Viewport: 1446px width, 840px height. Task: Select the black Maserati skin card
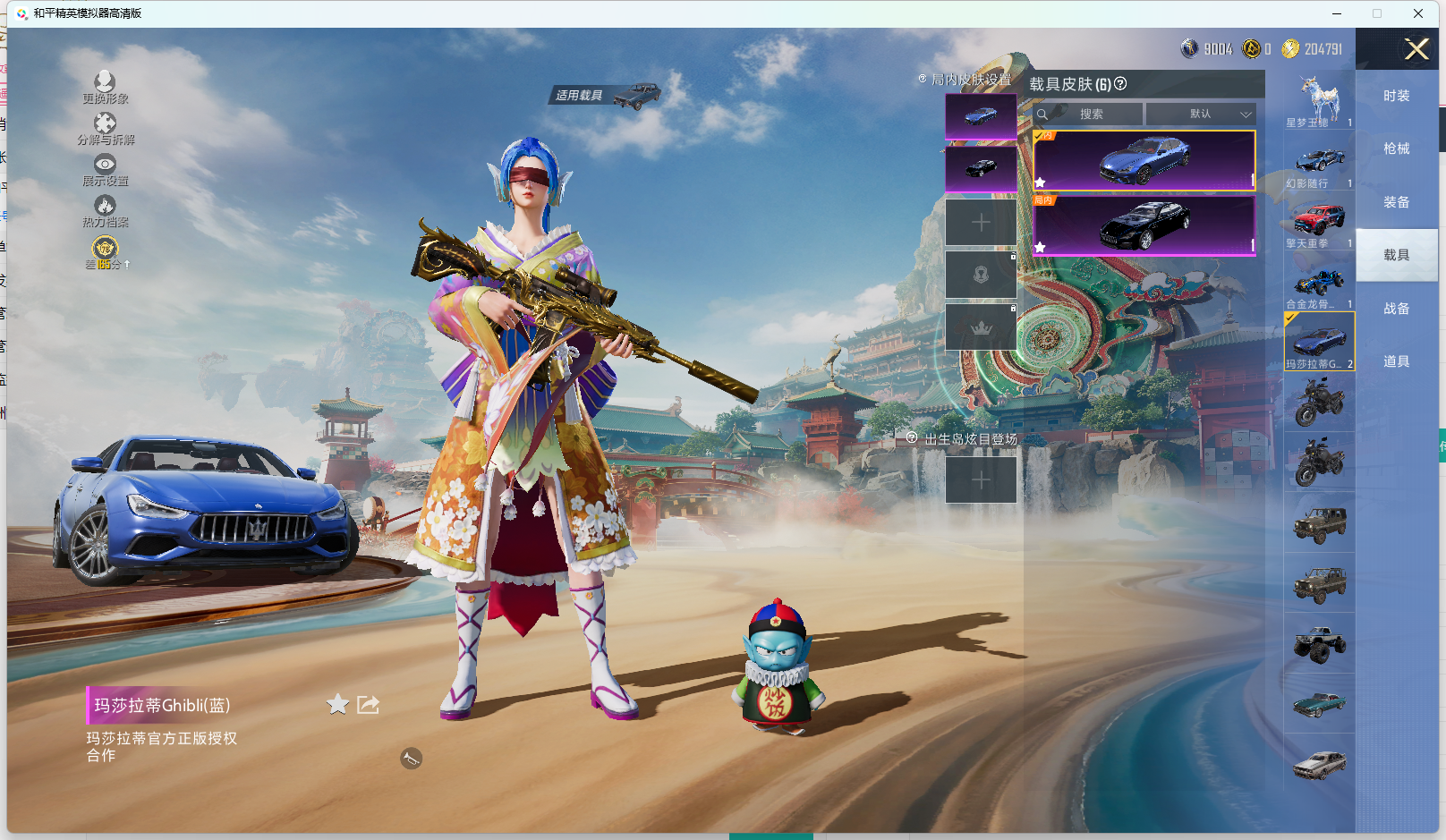tap(1144, 225)
